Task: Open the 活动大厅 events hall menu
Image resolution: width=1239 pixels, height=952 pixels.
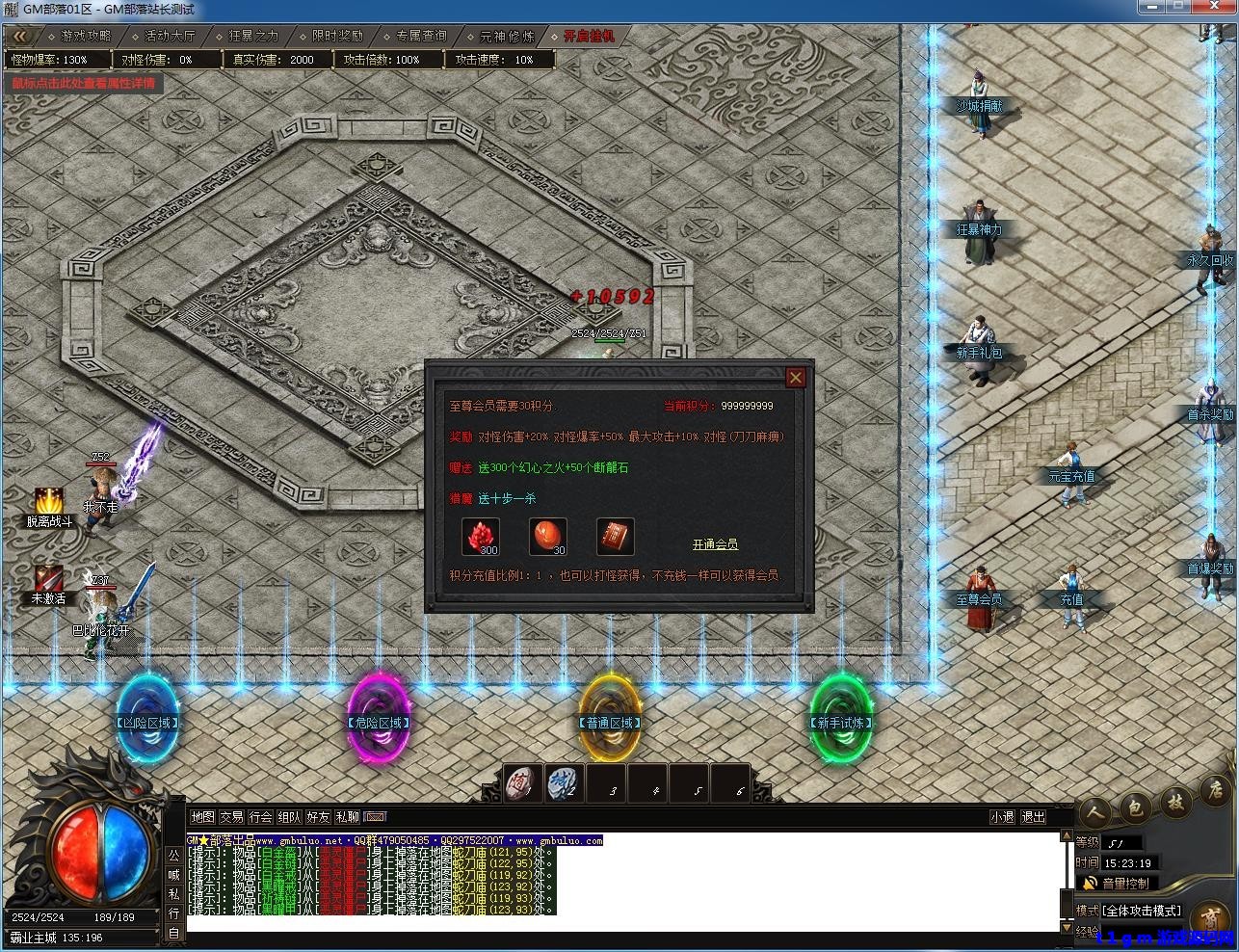Action: click(x=170, y=36)
